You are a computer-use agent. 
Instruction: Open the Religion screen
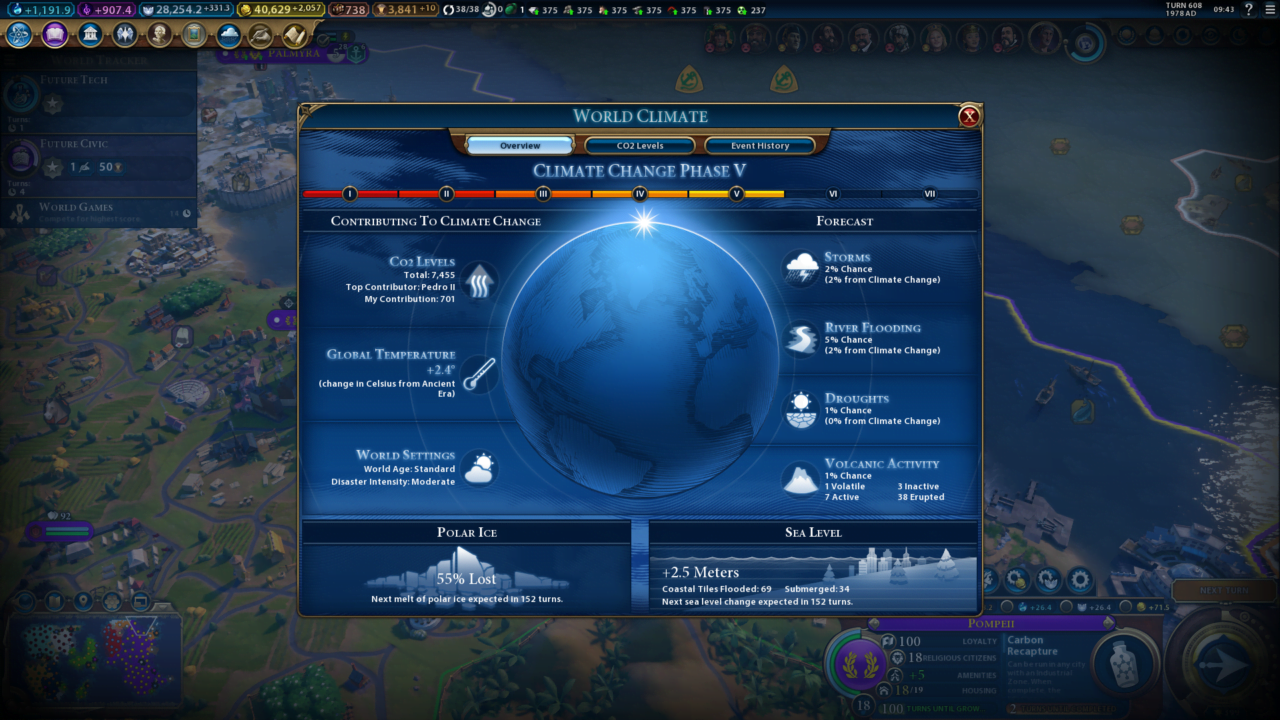[x=125, y=35]
